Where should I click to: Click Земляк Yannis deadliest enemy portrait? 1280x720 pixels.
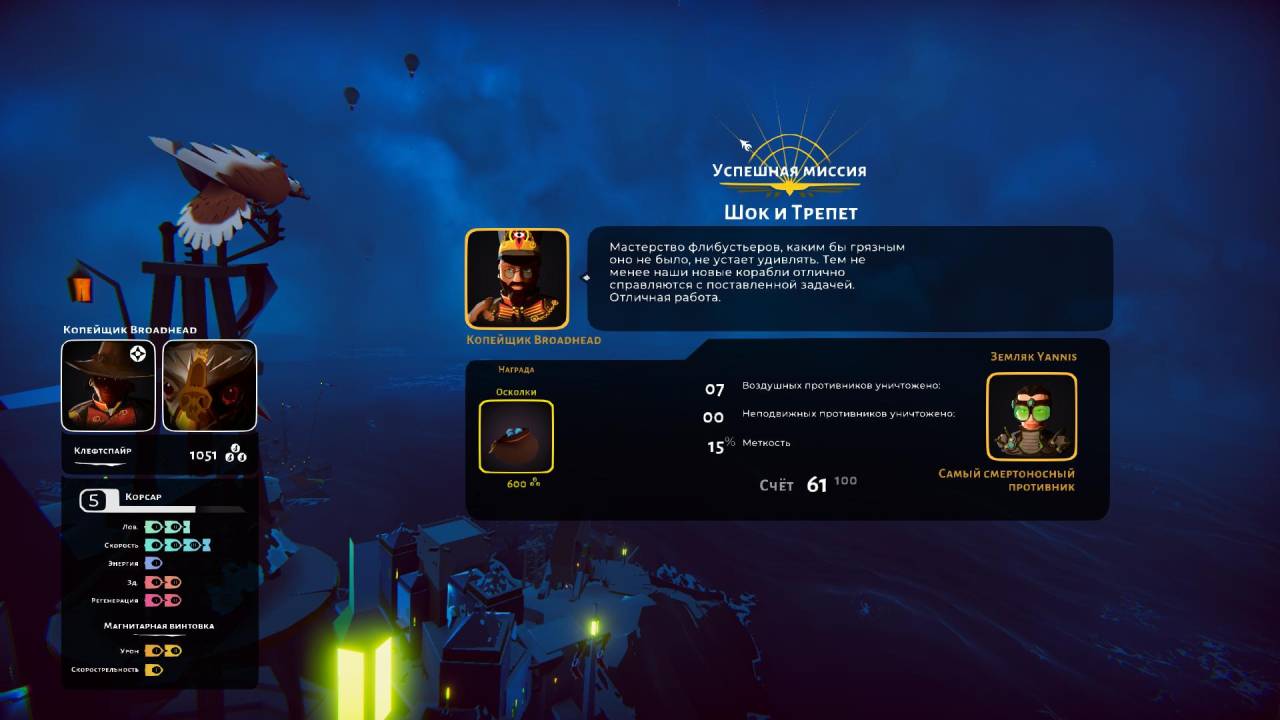(1031, 417)
